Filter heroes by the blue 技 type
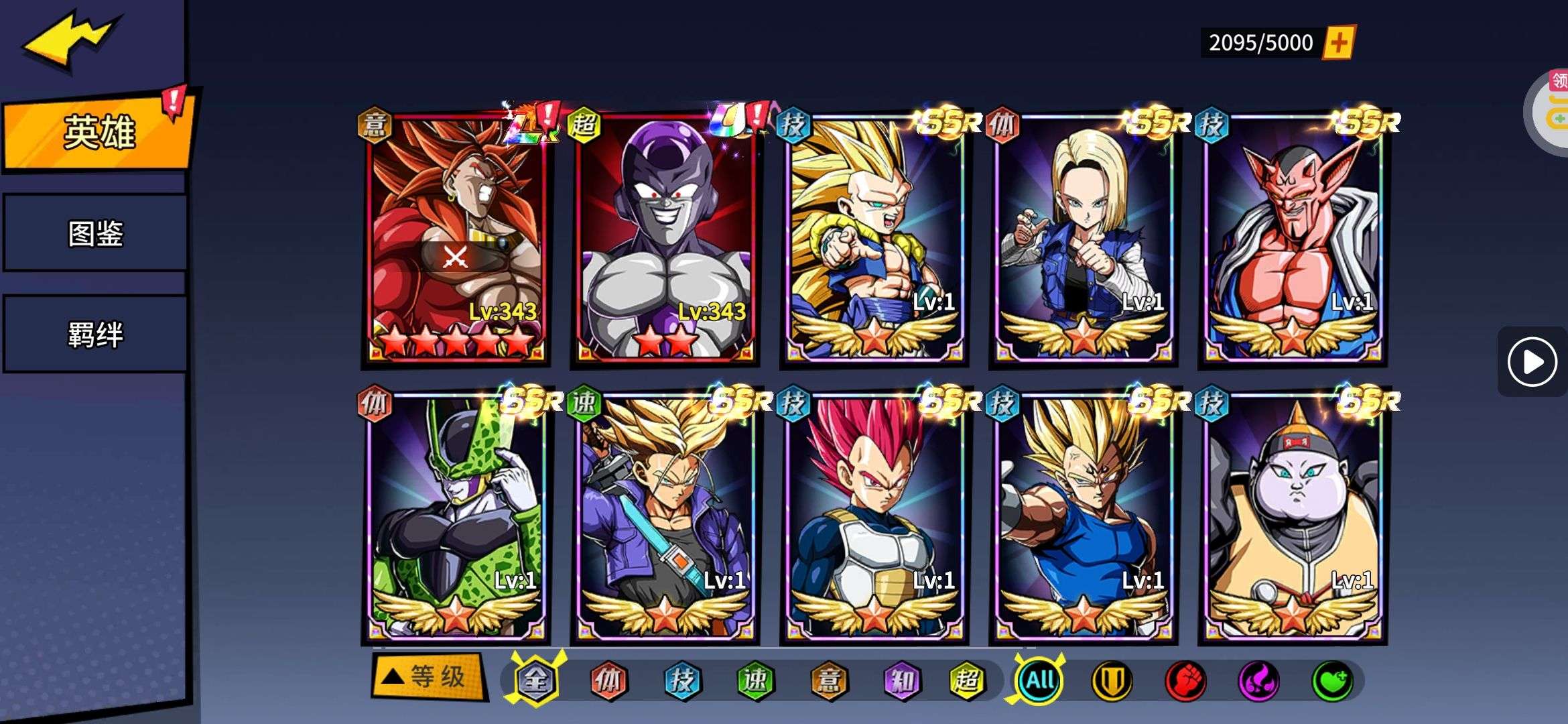 pyautogui.click(x=682, y=680)
